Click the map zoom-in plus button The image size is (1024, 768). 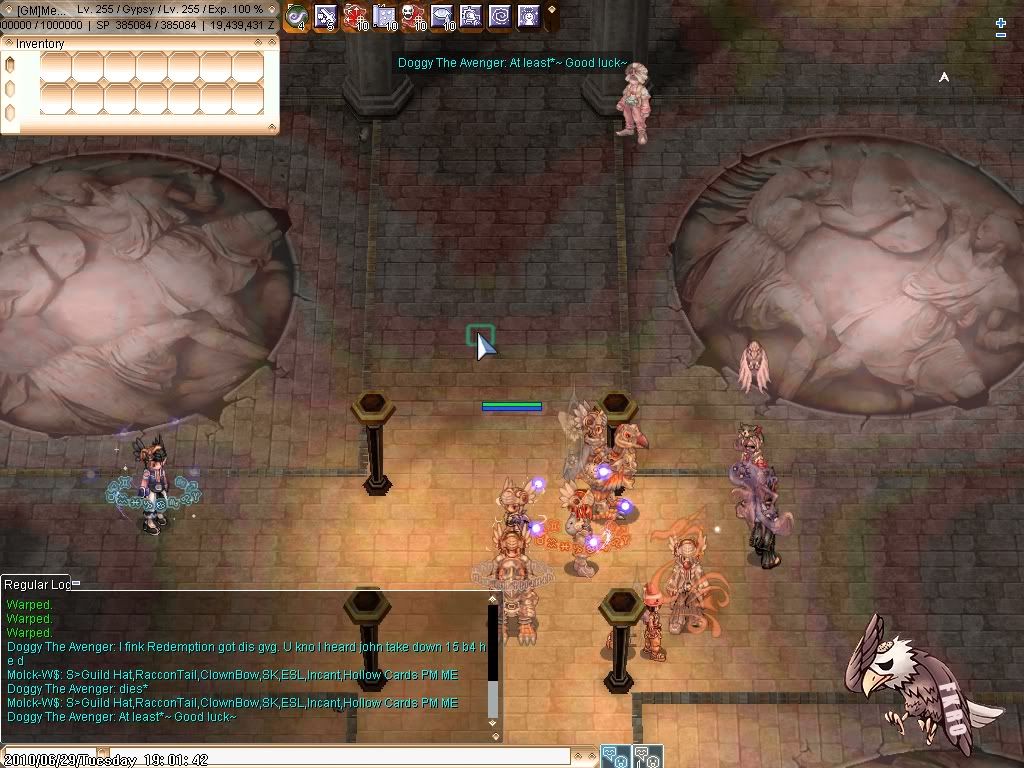click(1001, 22)
